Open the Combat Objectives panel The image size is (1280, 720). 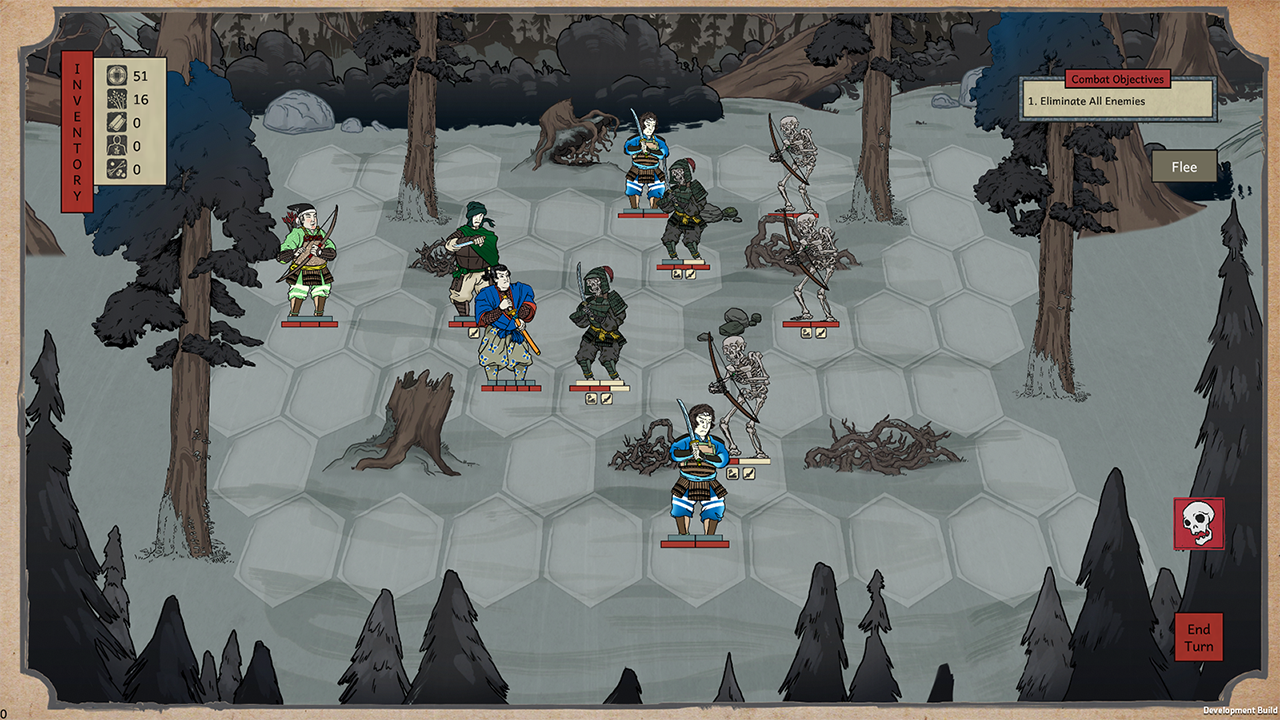click(1117, 80)
